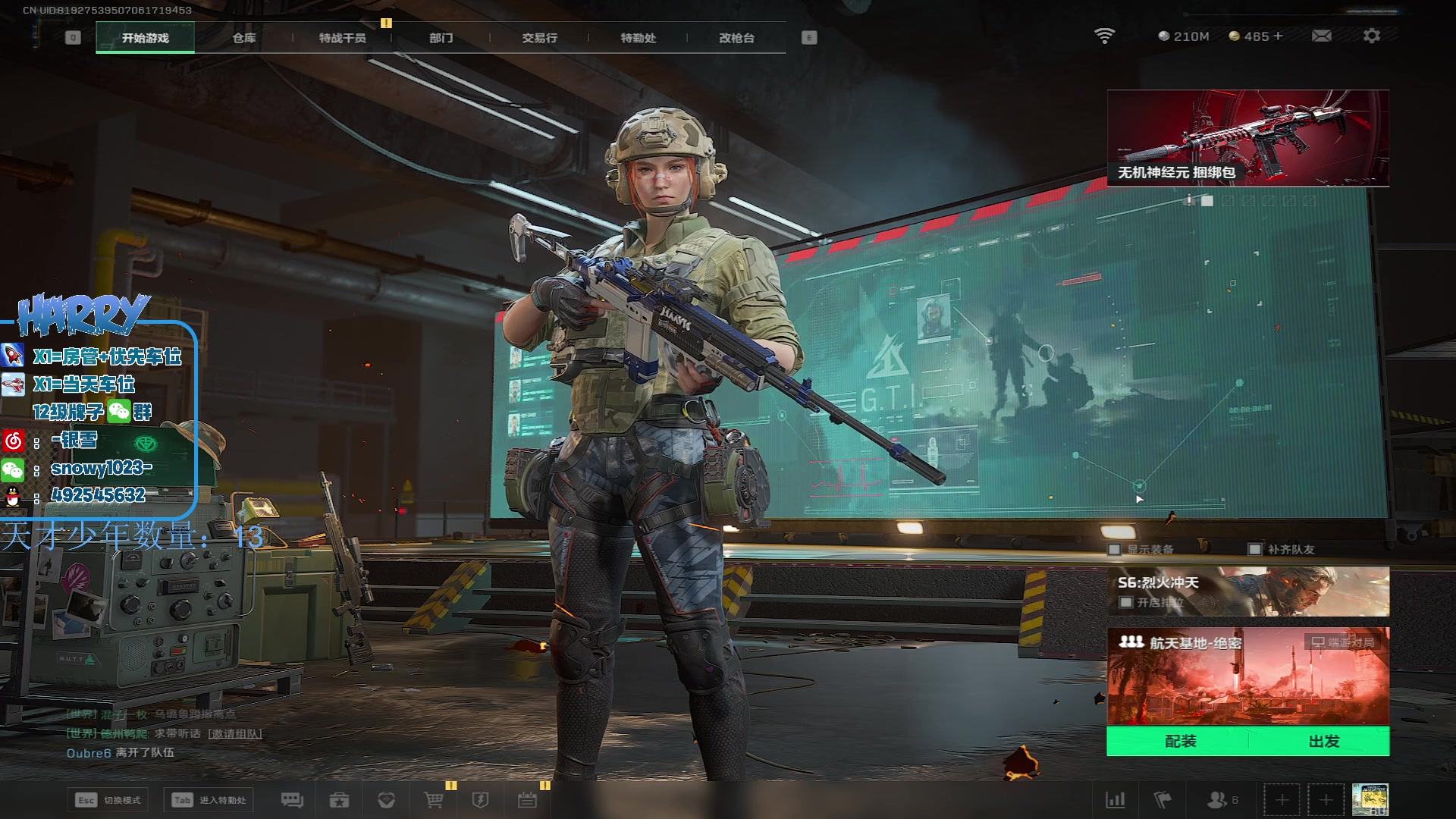Screen dimensions: 1456x819
Task: Switch to the 仓库 warehouse tab
Action: (x=243, y=38)
